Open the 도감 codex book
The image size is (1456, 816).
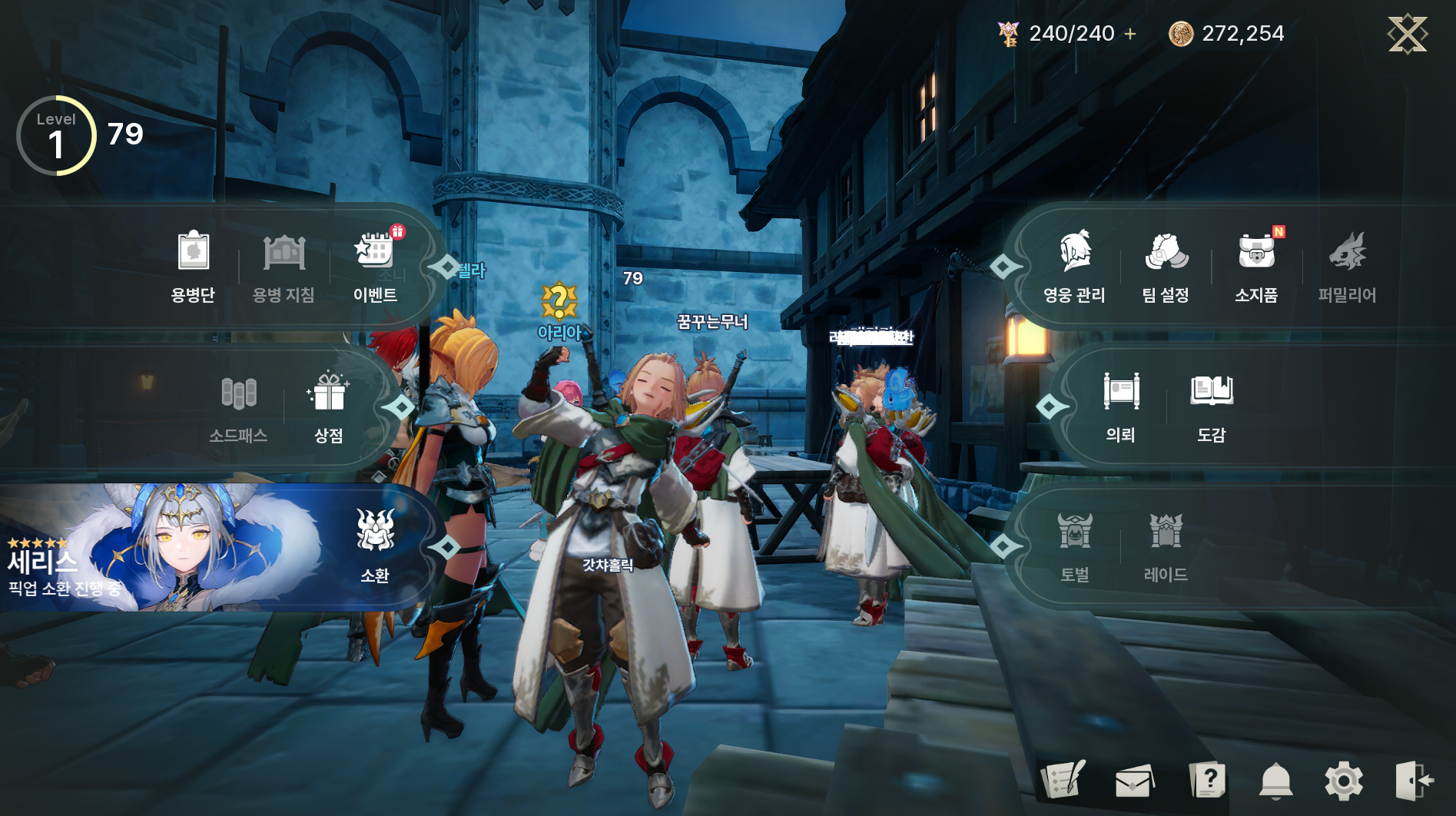click(x=1212, y=406)
